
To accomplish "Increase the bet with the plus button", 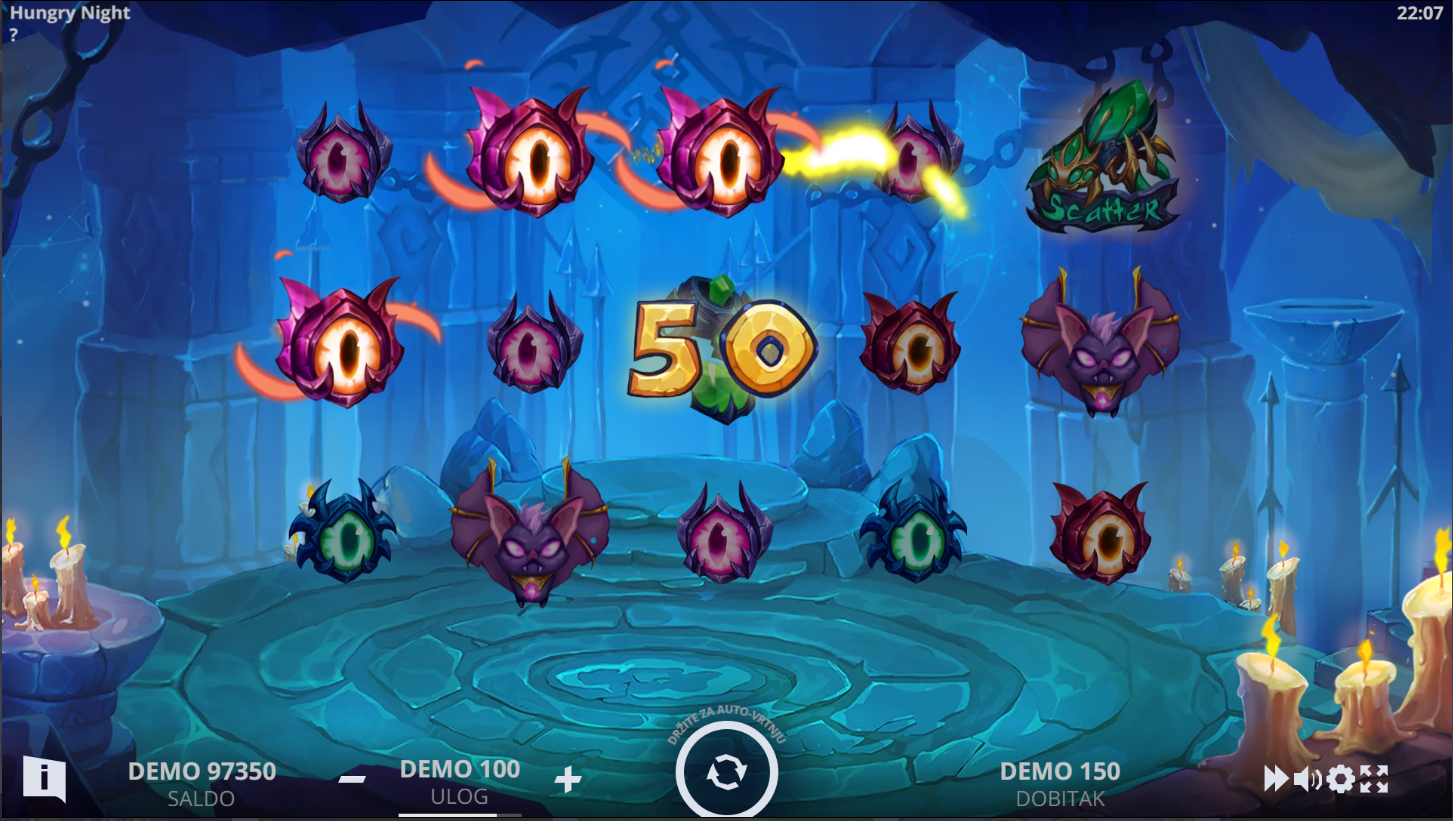I will [568, 780].
